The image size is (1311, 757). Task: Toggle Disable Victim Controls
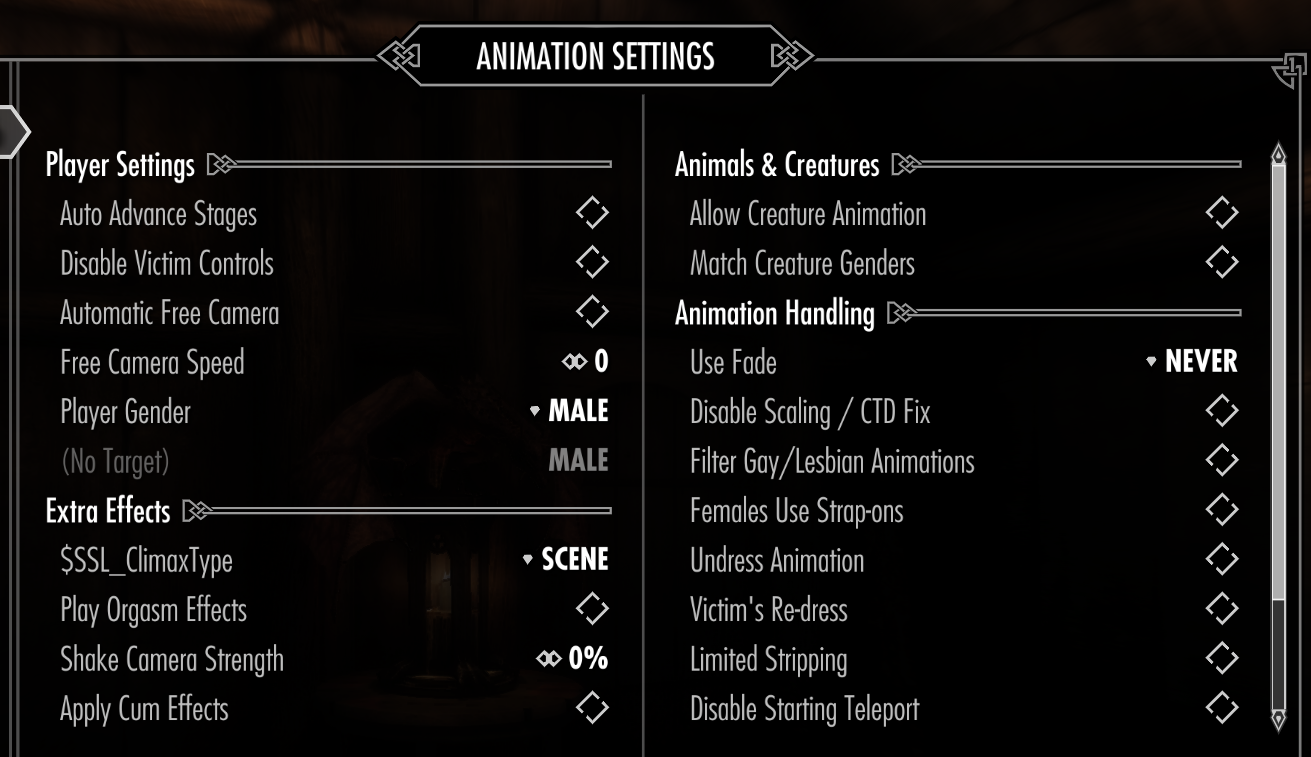[592, 263]
